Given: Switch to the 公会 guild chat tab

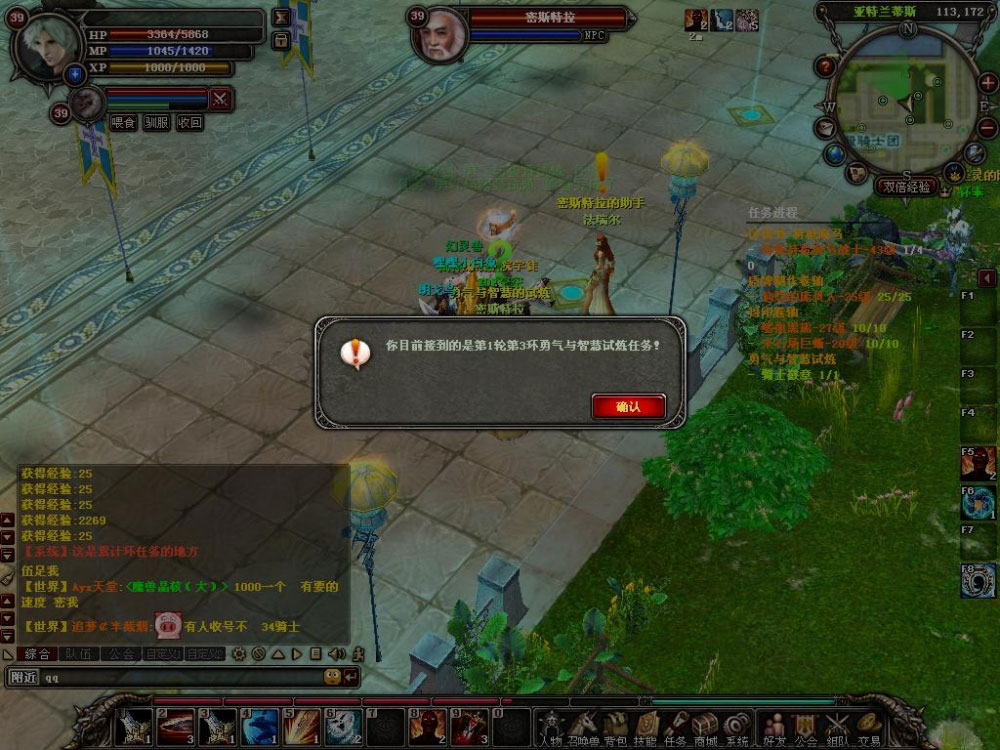Looking at the screenshot, I should 123,654.
